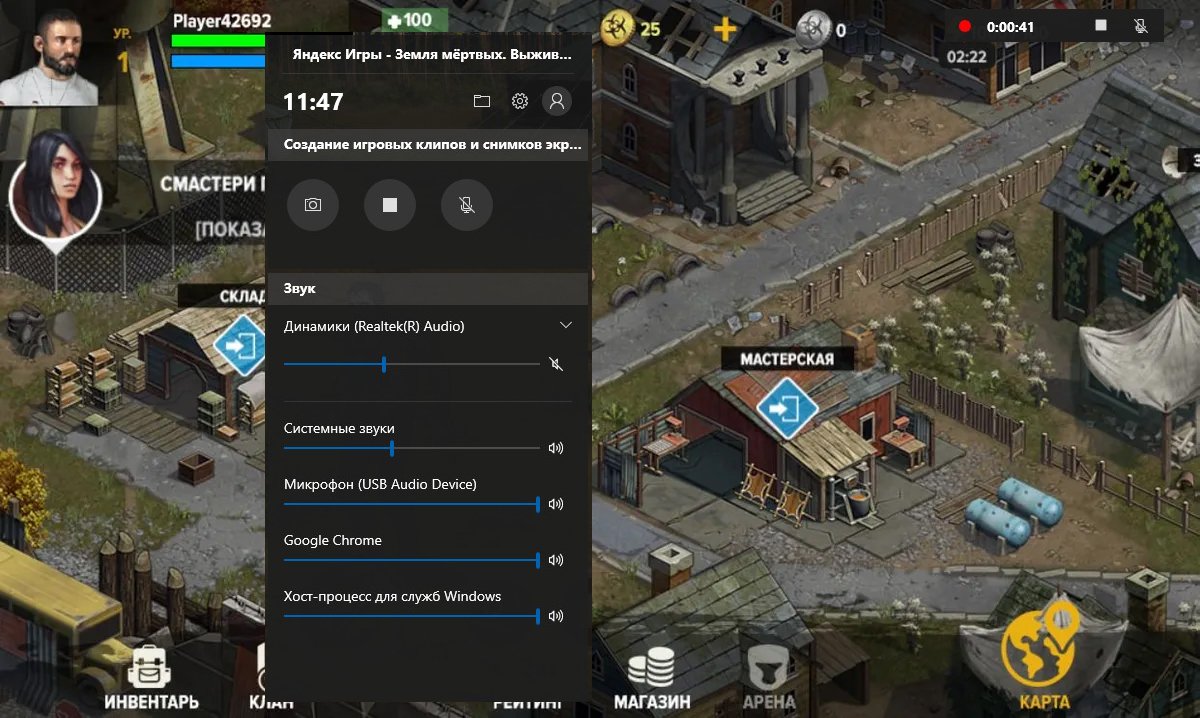Mute the Микрофон USB Audio Device
The width and height of the screenshot is (1200, 718).
coord(556,504)
